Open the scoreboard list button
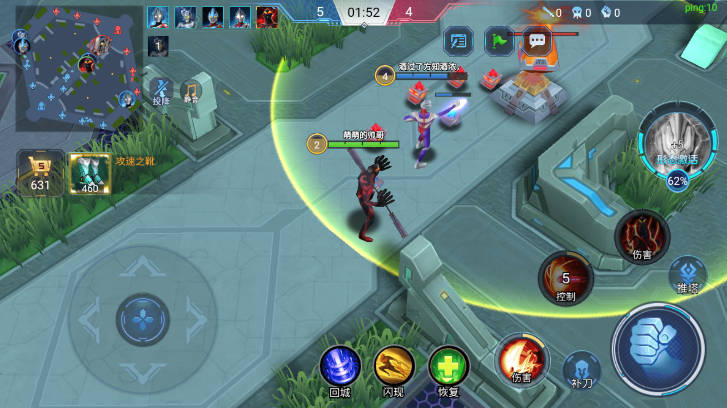This screenshot has height=408, width=727. 457,41
